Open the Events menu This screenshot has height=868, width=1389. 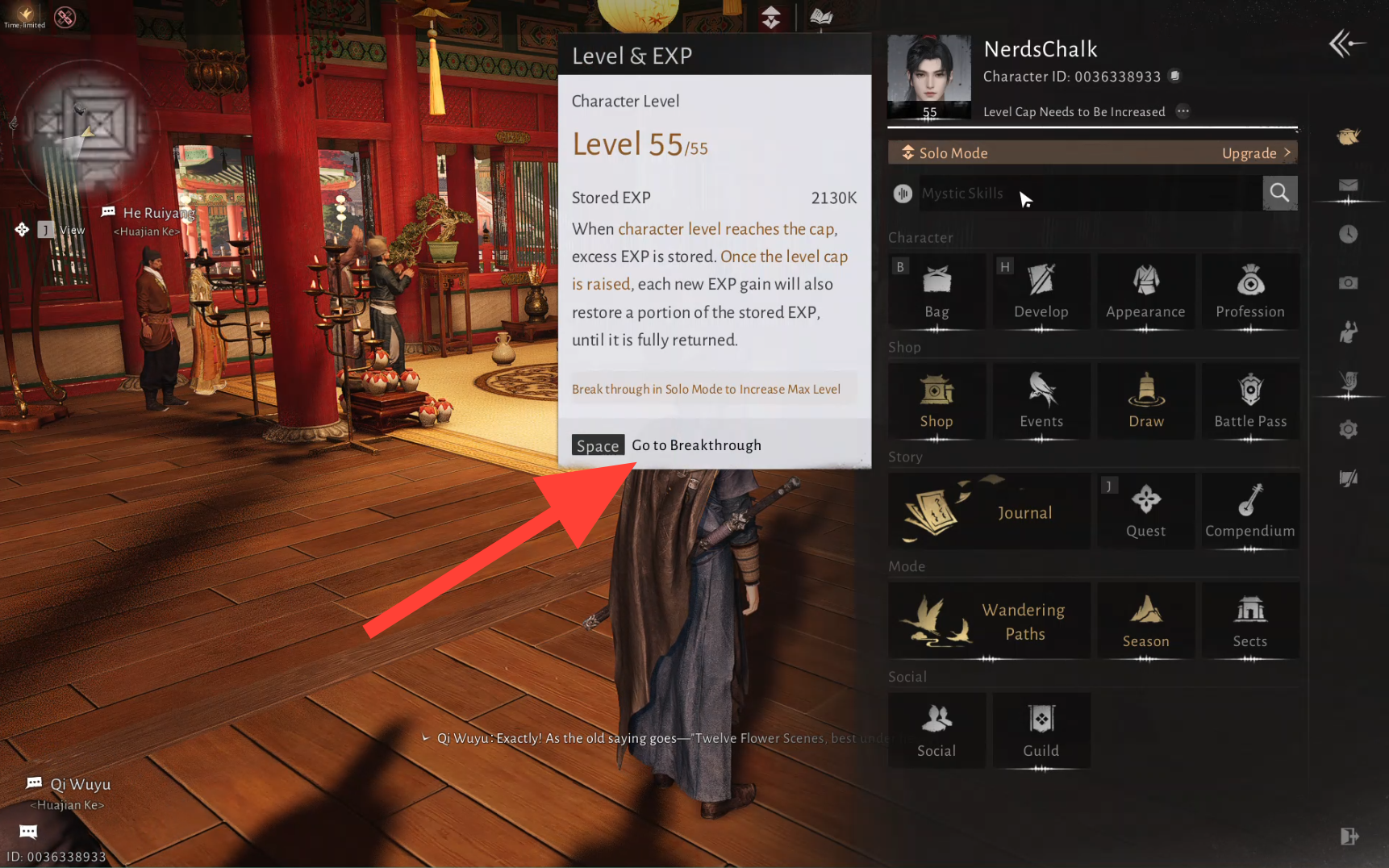[x=1041, y=401]
